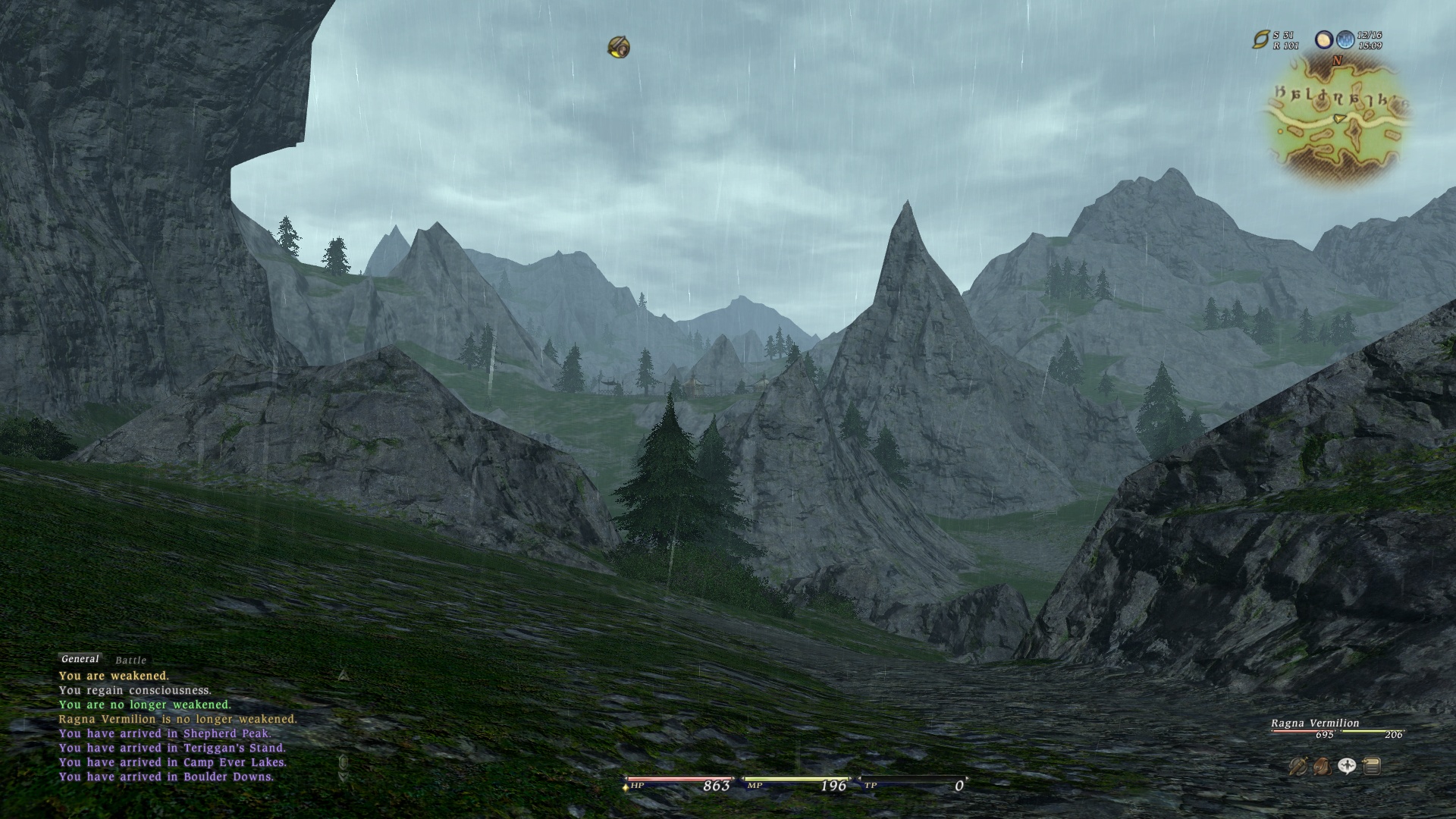The width and height of the screenshot is (1456, 819).
Task: Click the sheathed sword icon
Action: tap(1298, 767)
